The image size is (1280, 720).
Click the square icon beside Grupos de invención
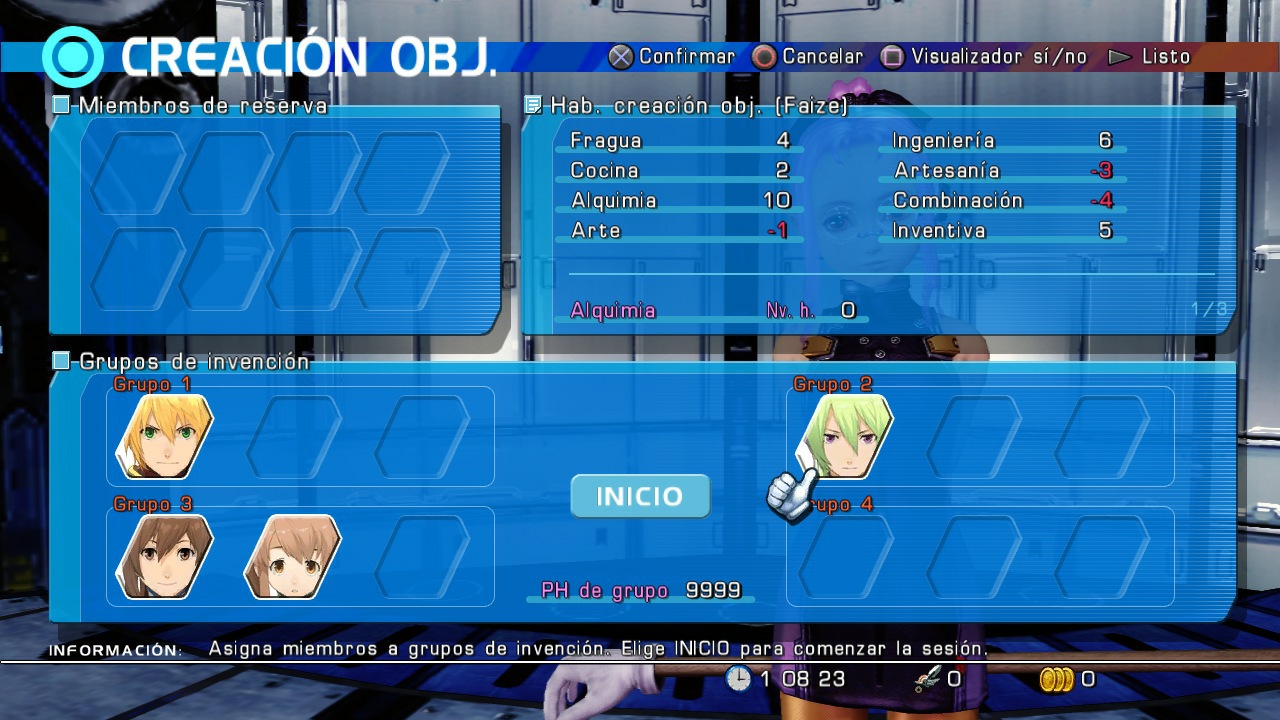(x=60, y=361)
